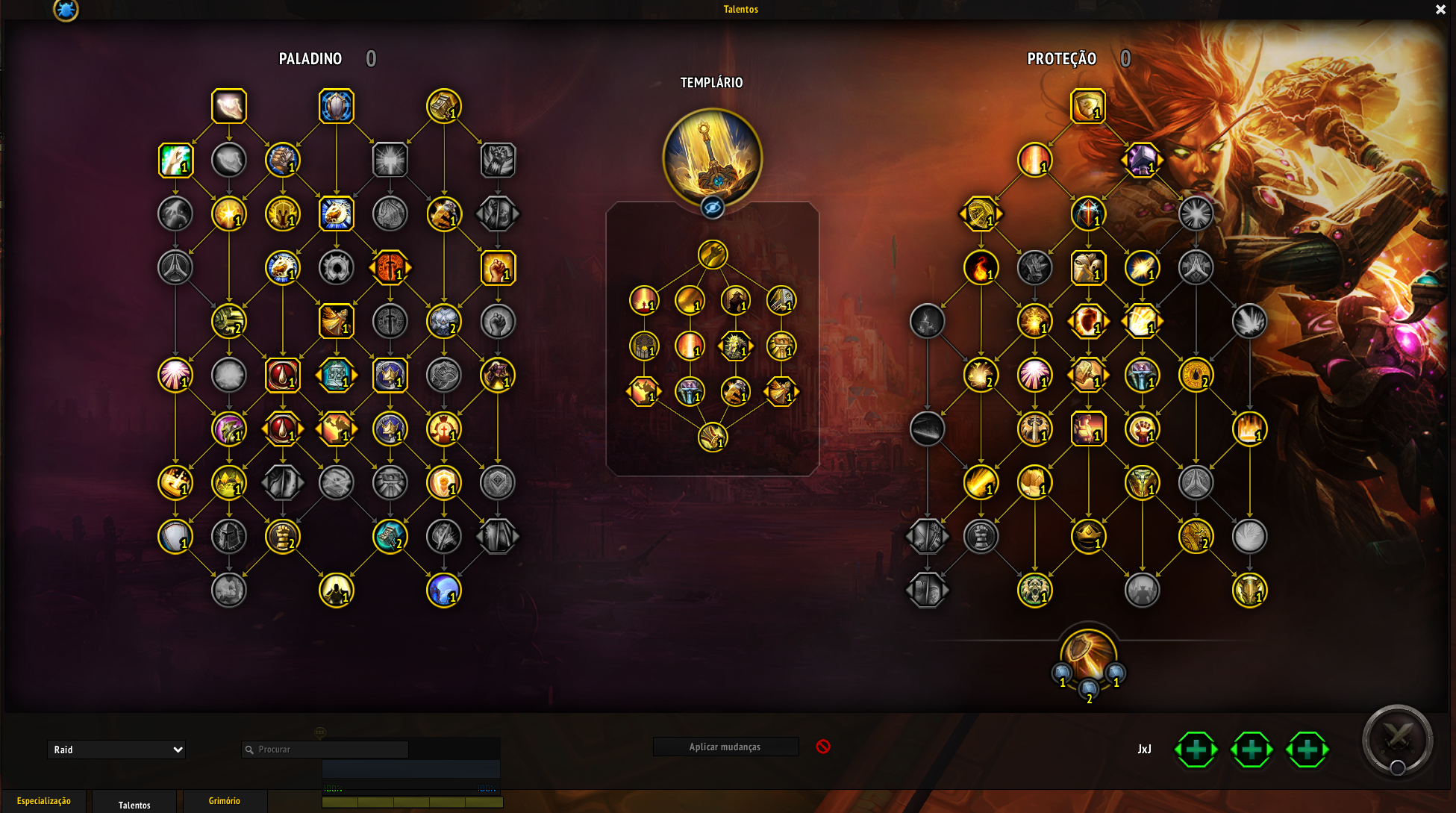Select the Talentos tab

point(134,805)
